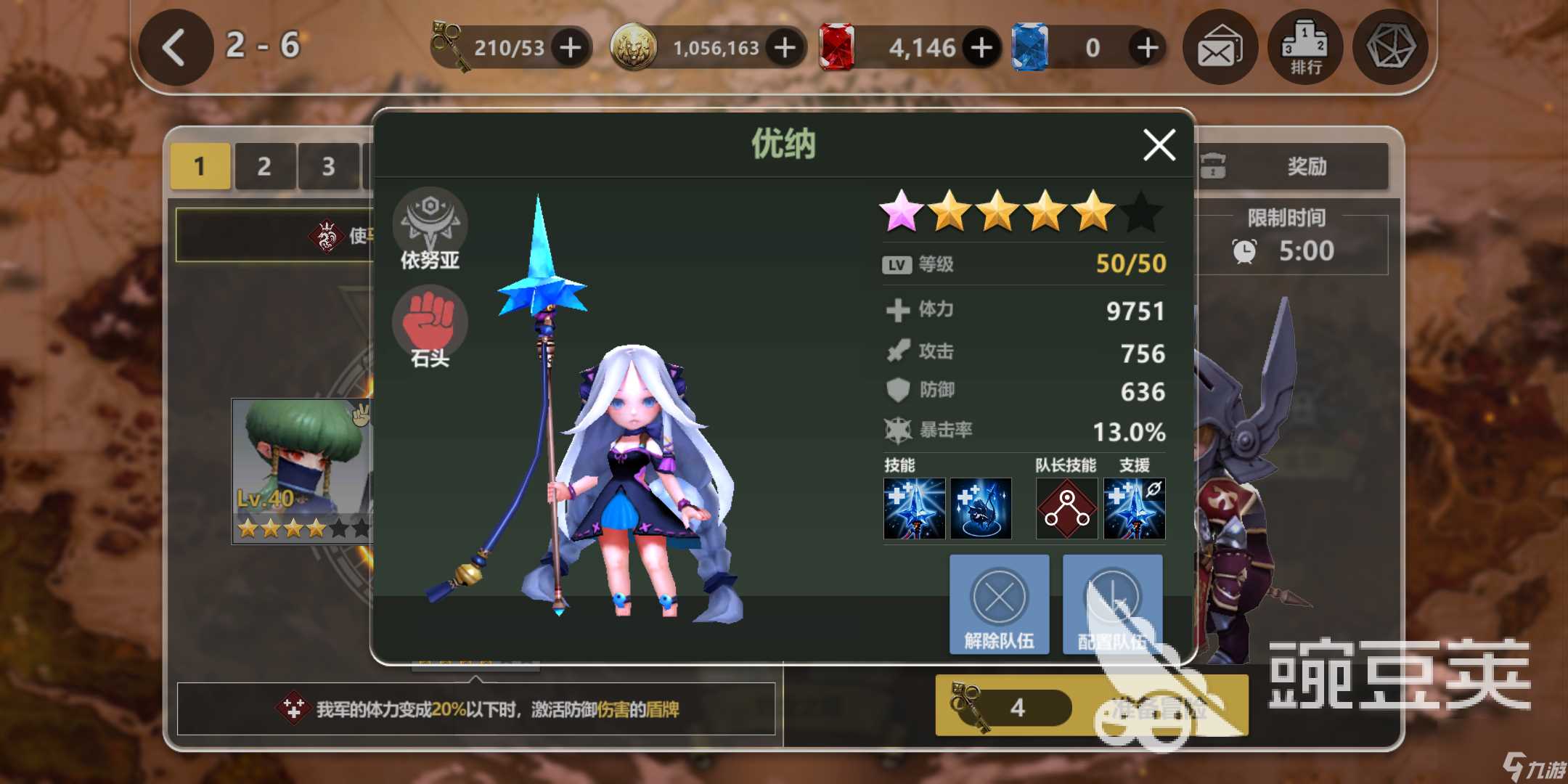Buy red gems with the plus button
This screenshot has height=784, width=1568.
(981, 48)
